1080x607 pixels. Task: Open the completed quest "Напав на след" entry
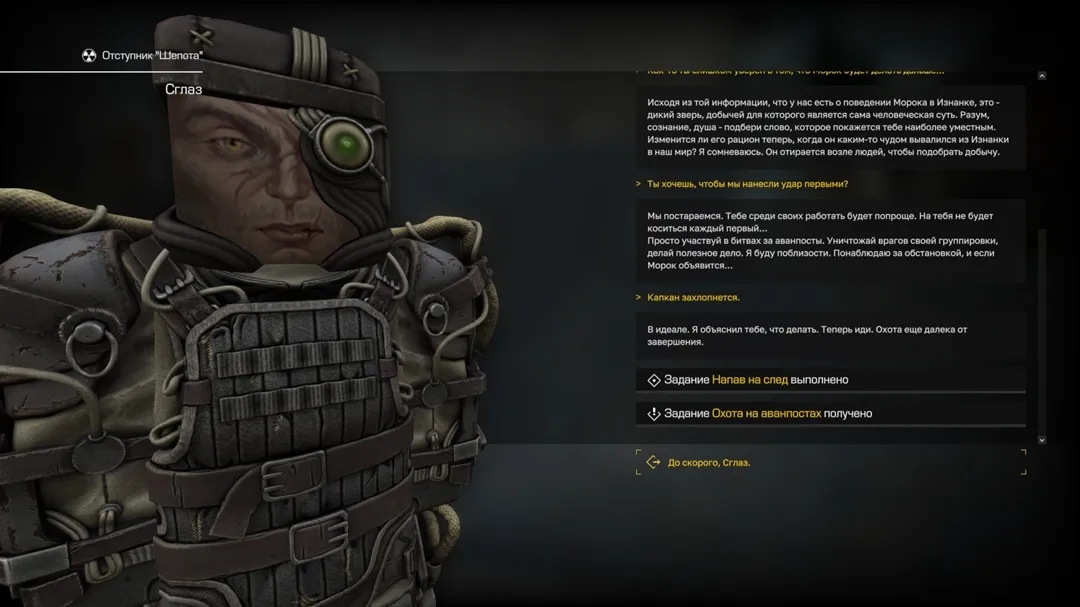750,380
